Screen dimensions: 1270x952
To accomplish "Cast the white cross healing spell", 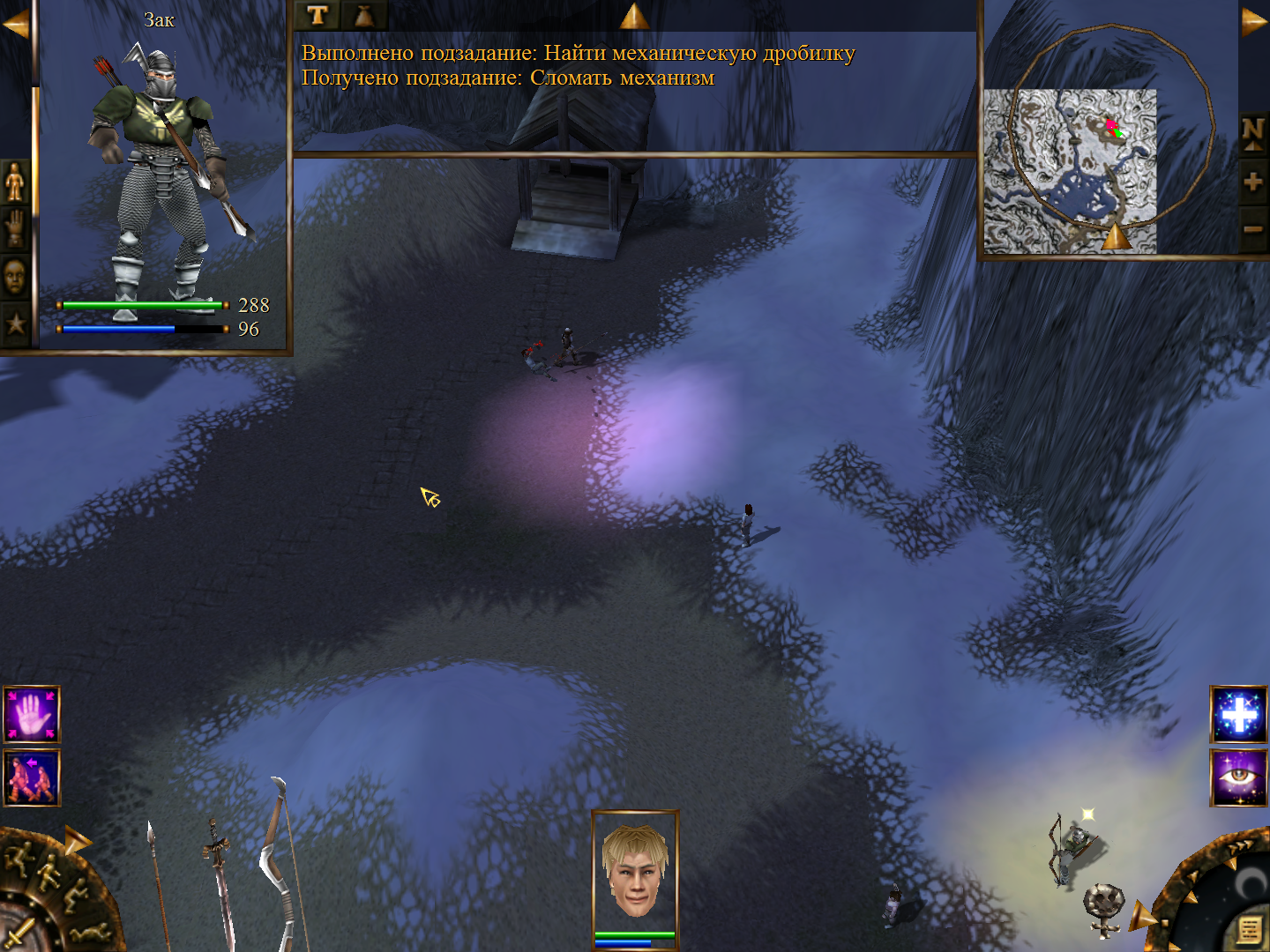I will pyautogui.click(x=1239, y=714).
